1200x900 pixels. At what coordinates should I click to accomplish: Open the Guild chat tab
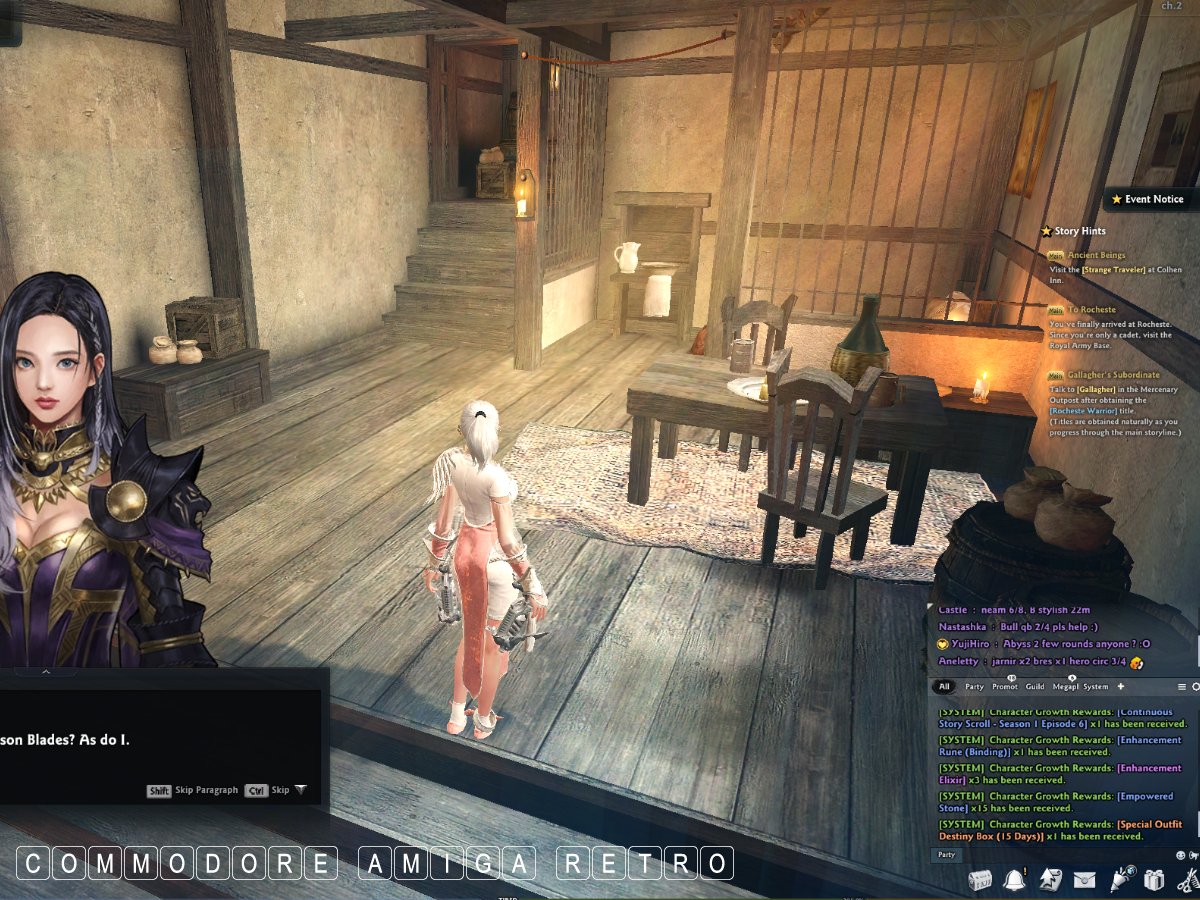click(1035, 687)
